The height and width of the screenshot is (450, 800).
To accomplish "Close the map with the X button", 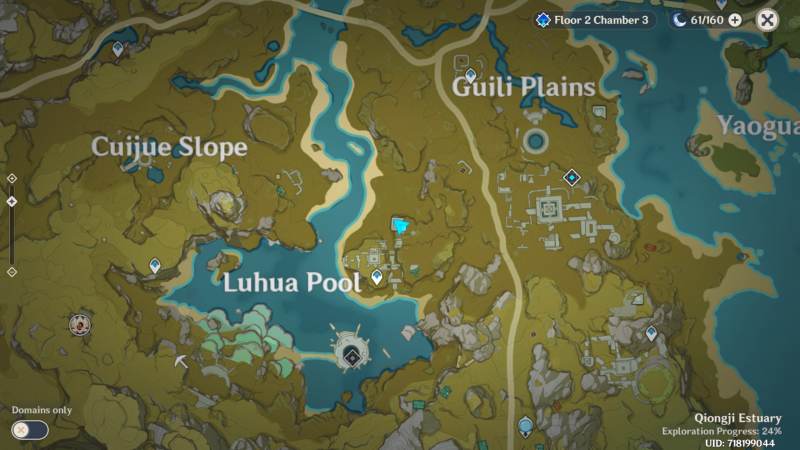I will (767, 19).
